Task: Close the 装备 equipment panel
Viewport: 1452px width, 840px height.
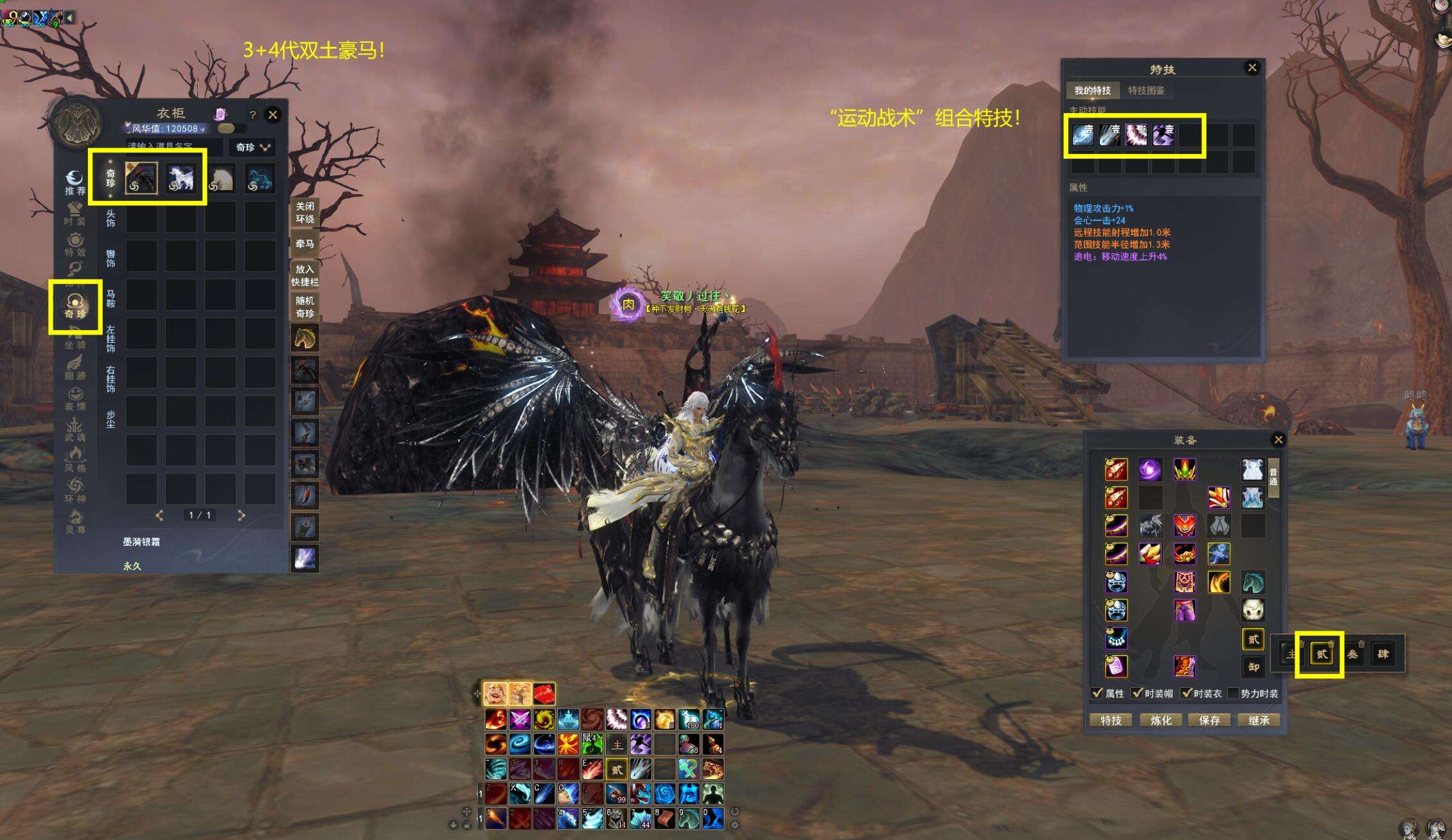Action: (1279, 440)
